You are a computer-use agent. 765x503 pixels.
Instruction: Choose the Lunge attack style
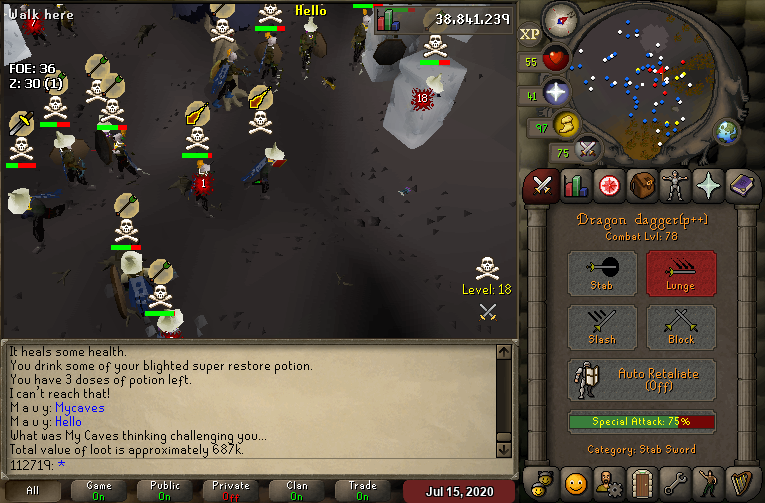680,273
